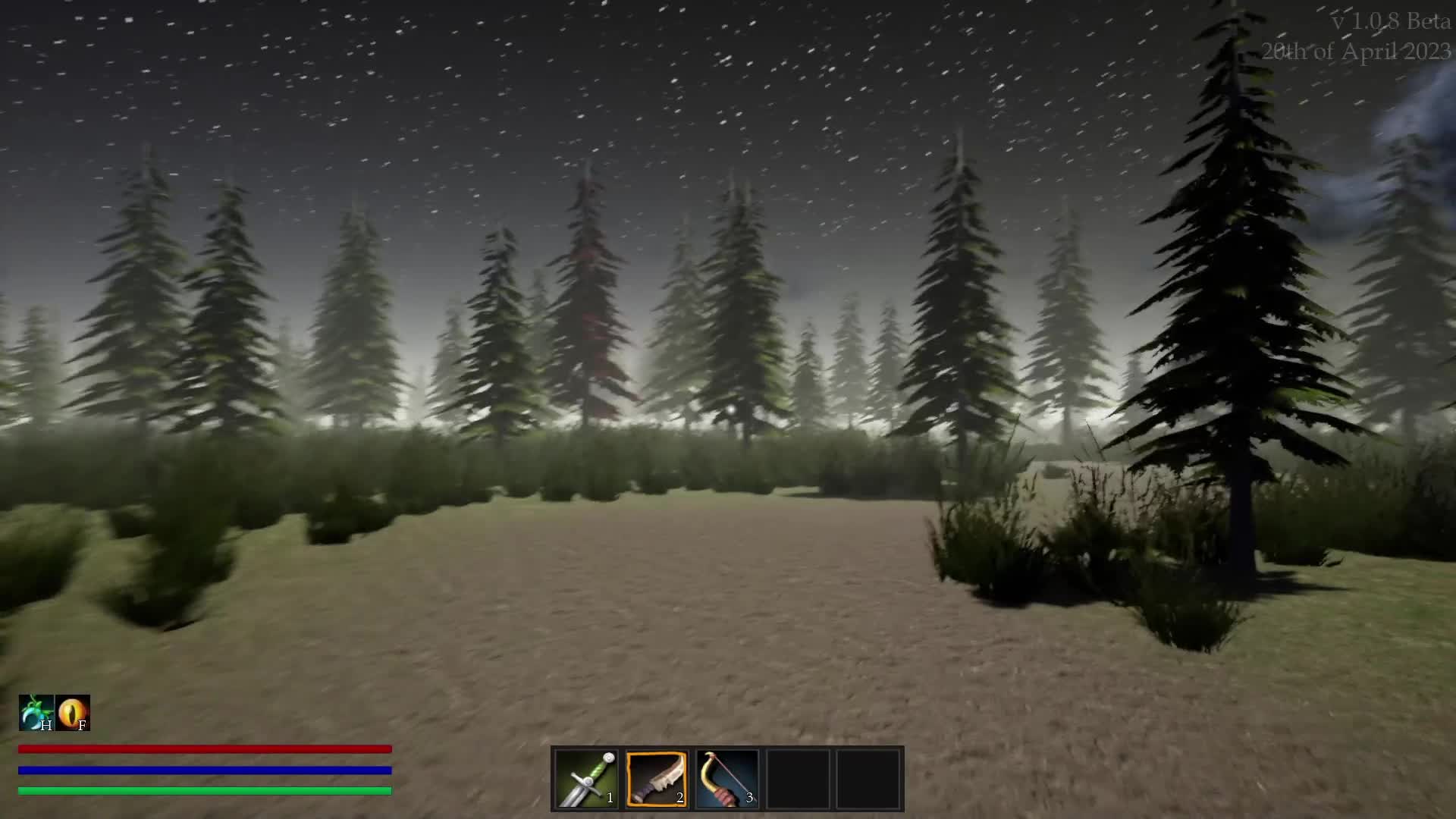Image resolution: width=1456 pixels, height=819 pixels.
Task: Select the sword in hotbar slot 1
Action: coord(585,780)
